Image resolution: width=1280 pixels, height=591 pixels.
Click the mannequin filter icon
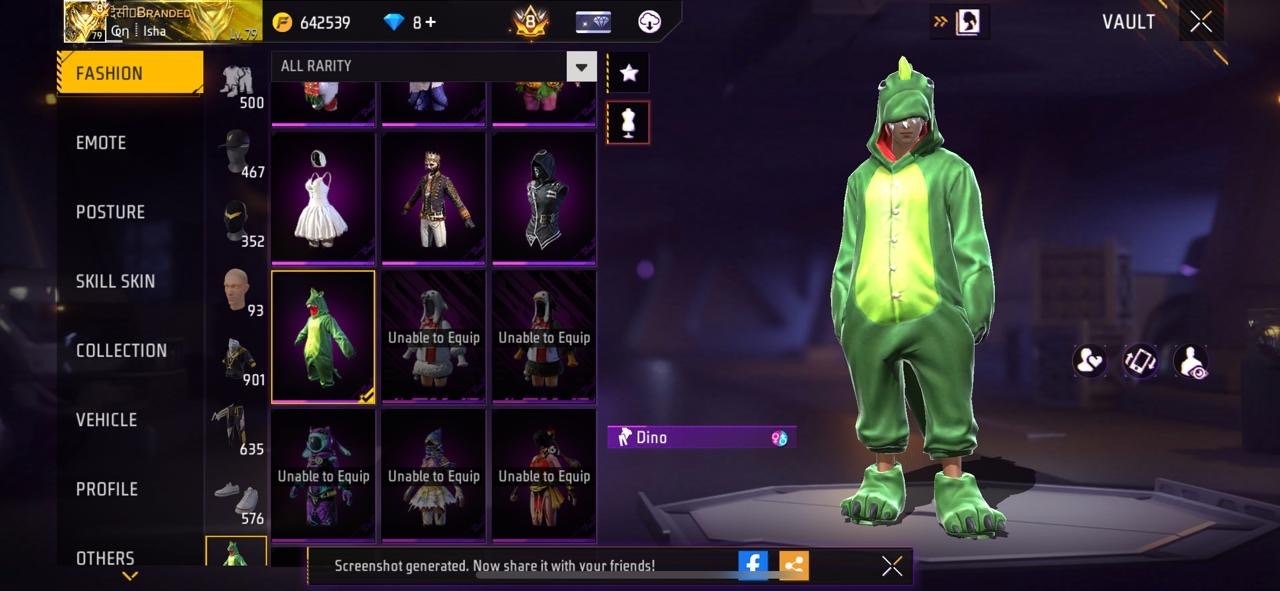click(628, 122)
